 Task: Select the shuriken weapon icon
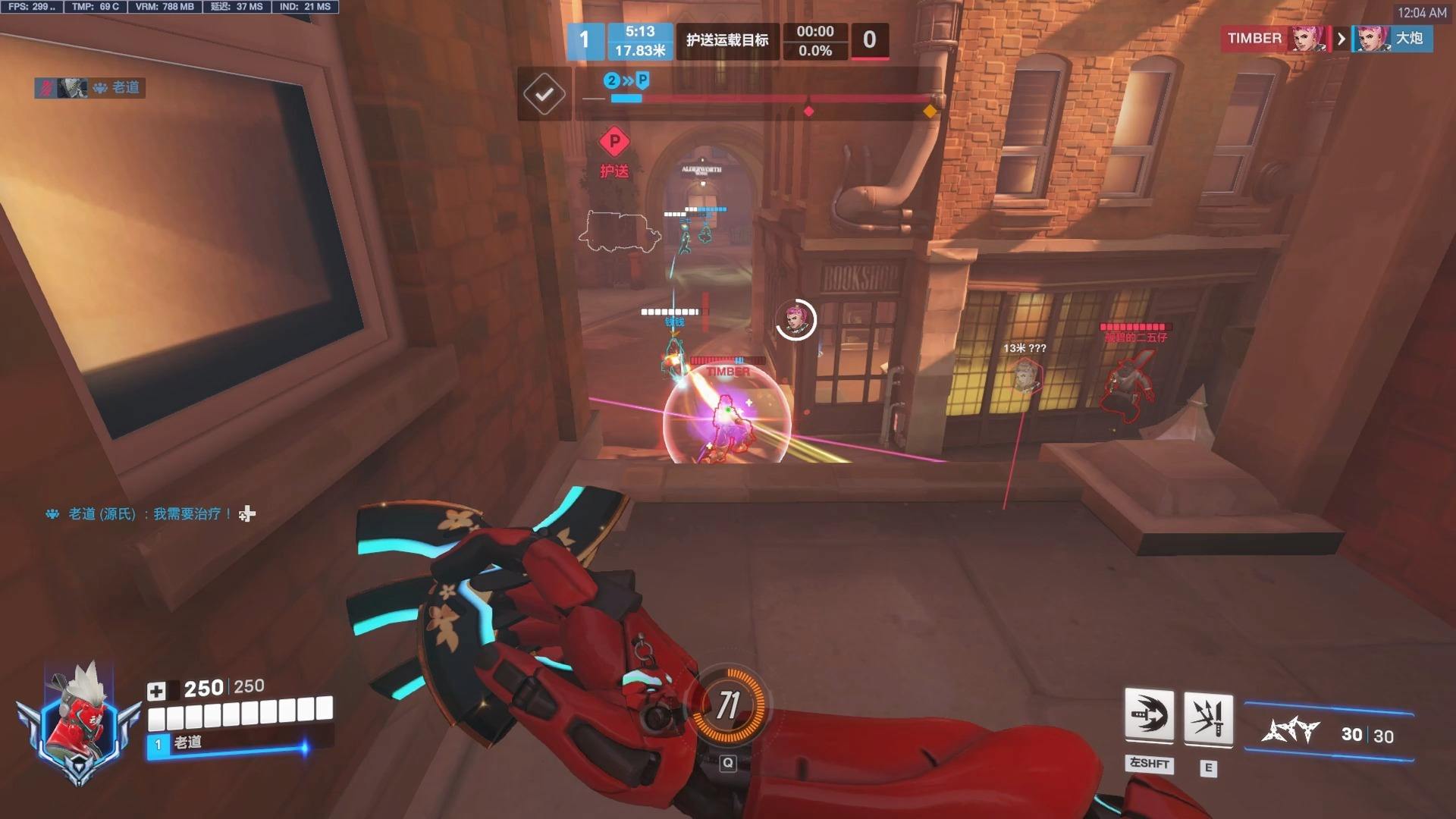point(1290,732)
